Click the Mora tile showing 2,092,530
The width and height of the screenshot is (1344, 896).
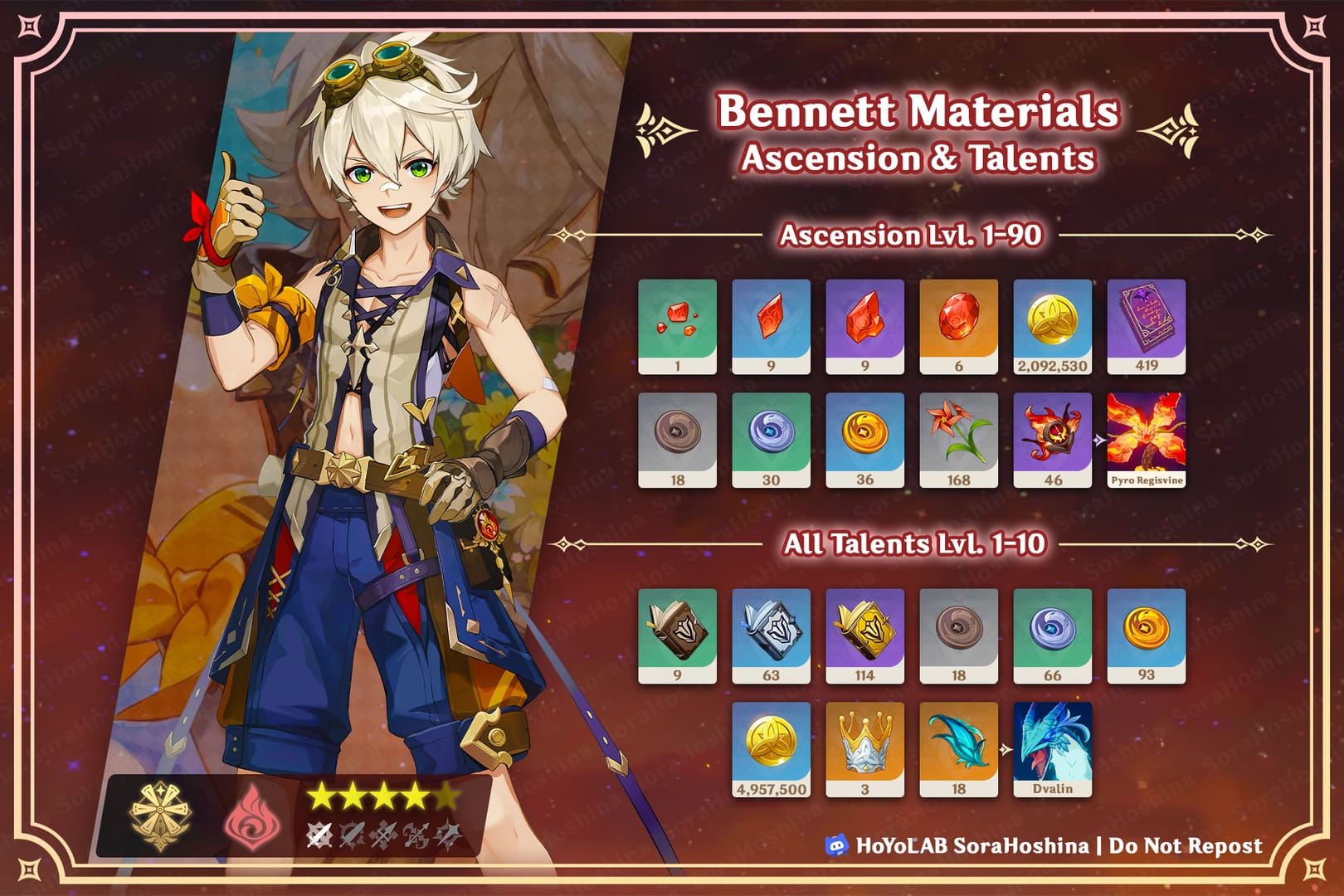pyautogui.click(x=1052, y=326)
